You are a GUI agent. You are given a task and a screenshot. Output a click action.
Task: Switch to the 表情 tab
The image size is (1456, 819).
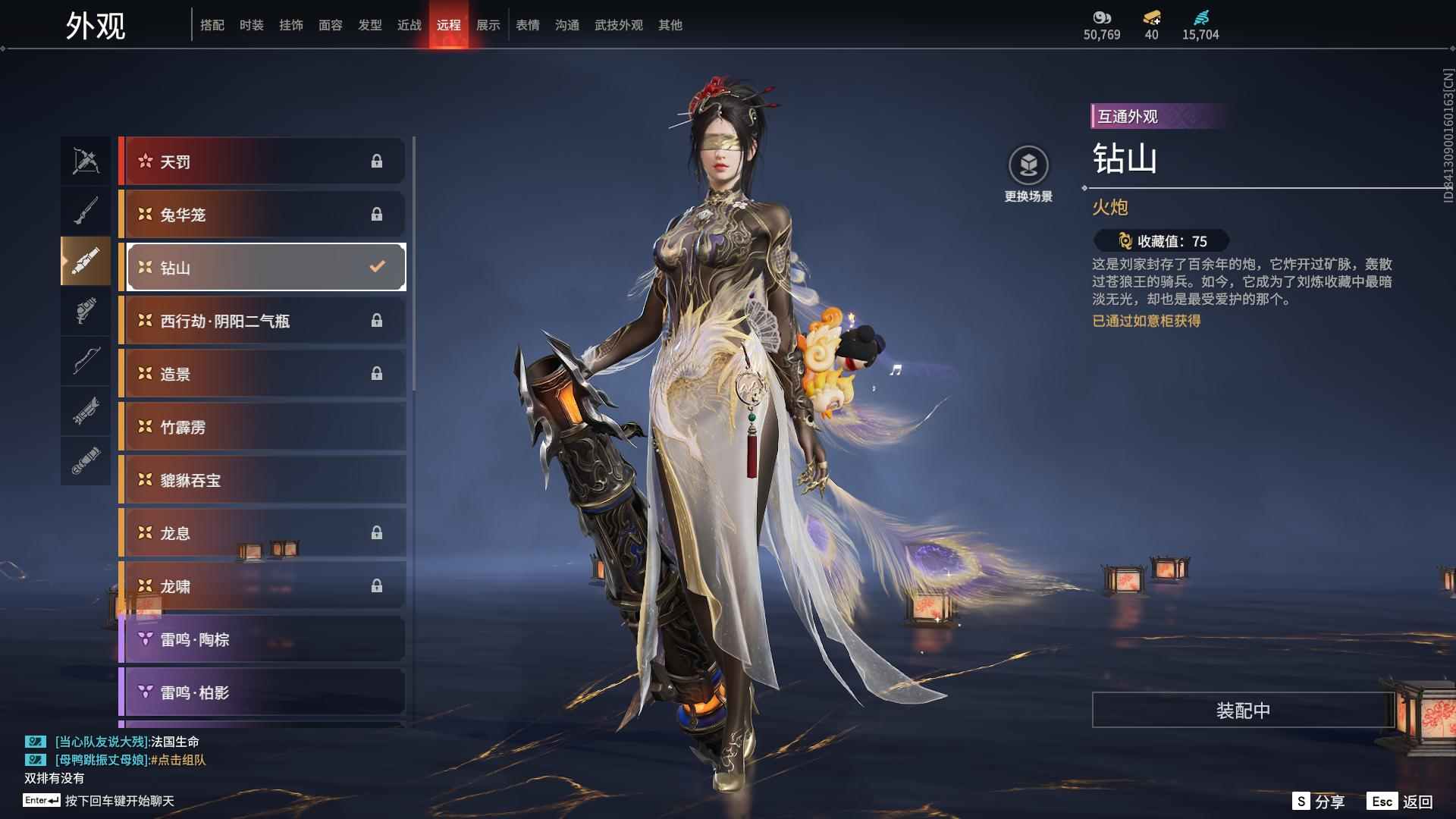(527, 25)
